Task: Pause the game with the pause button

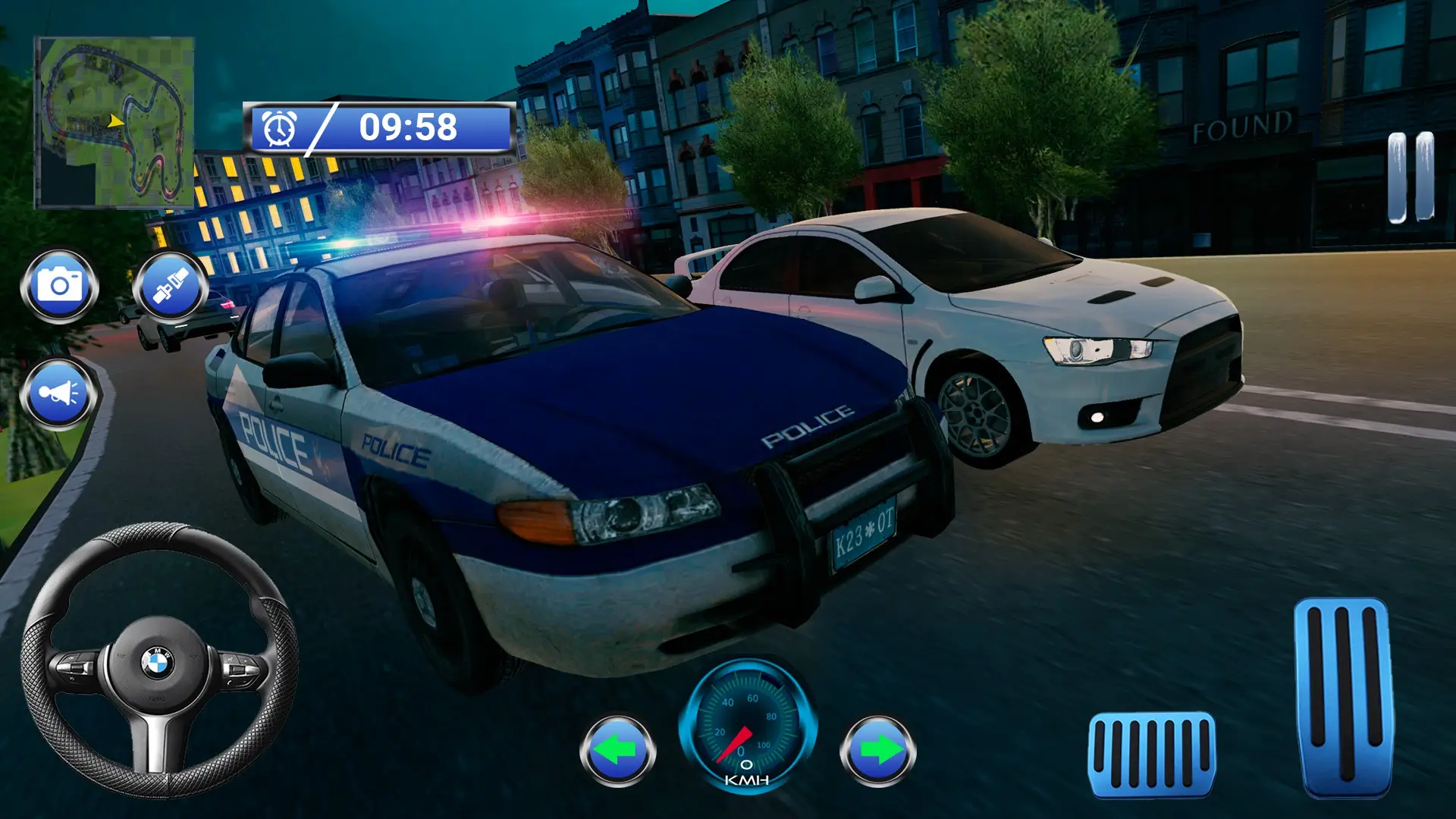Action: click(x=1410, y=177)
